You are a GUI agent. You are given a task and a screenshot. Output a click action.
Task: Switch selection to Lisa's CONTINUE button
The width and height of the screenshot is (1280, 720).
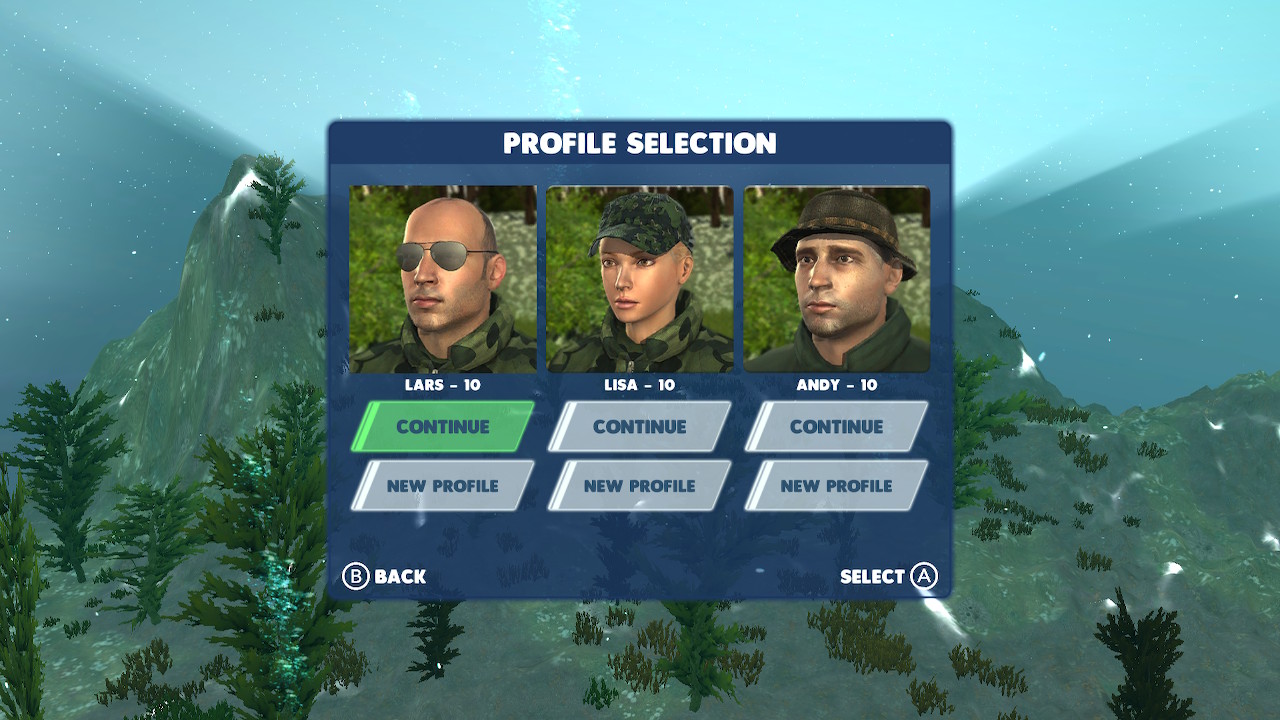point(640,426)
